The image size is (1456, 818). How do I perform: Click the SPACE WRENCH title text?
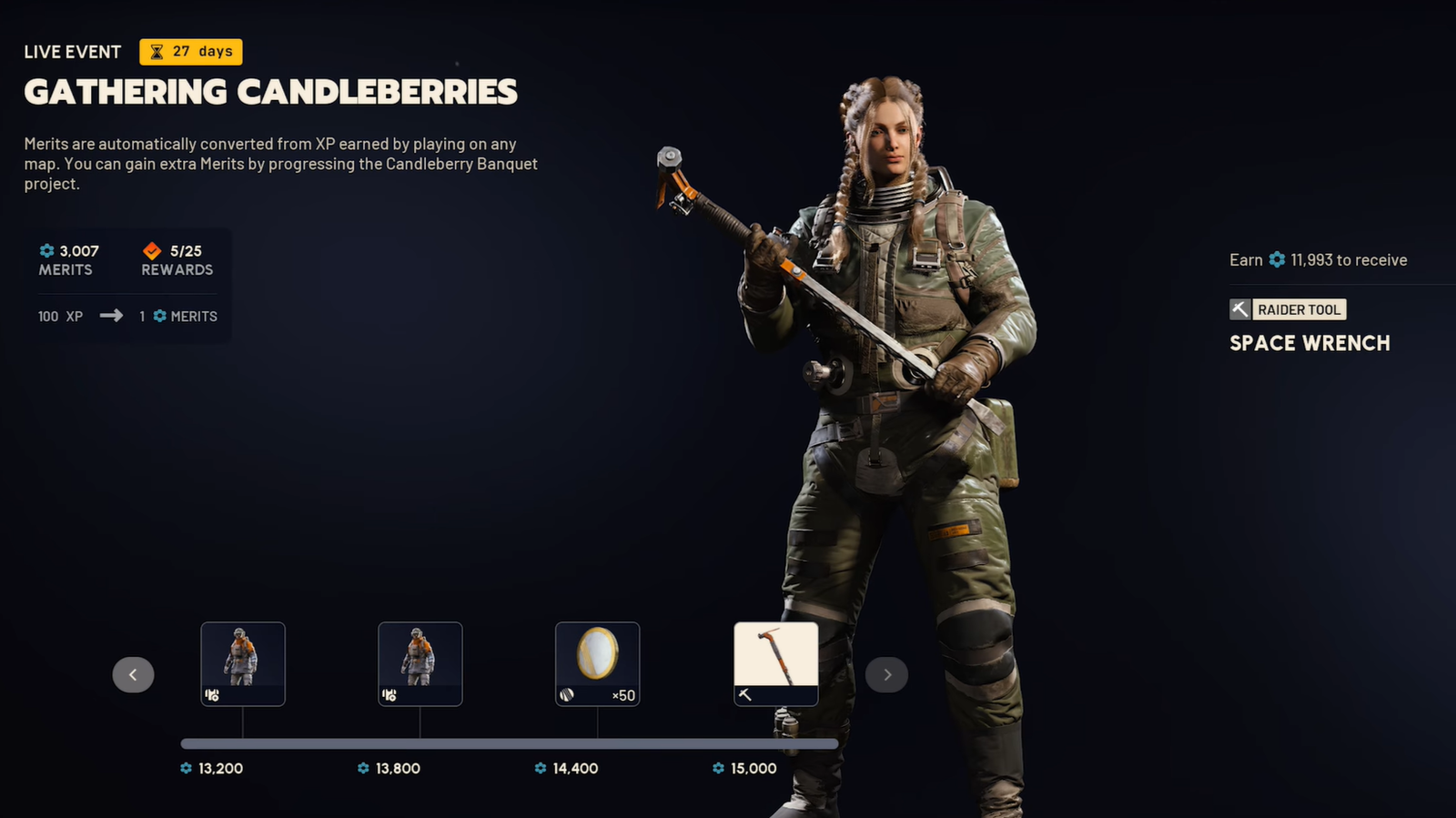point(1309,343)
